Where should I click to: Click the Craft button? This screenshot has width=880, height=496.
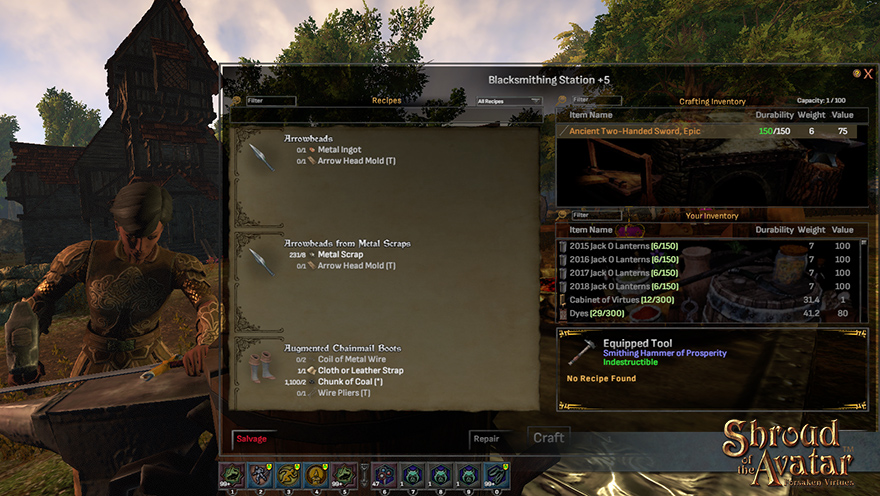point(548,438)
